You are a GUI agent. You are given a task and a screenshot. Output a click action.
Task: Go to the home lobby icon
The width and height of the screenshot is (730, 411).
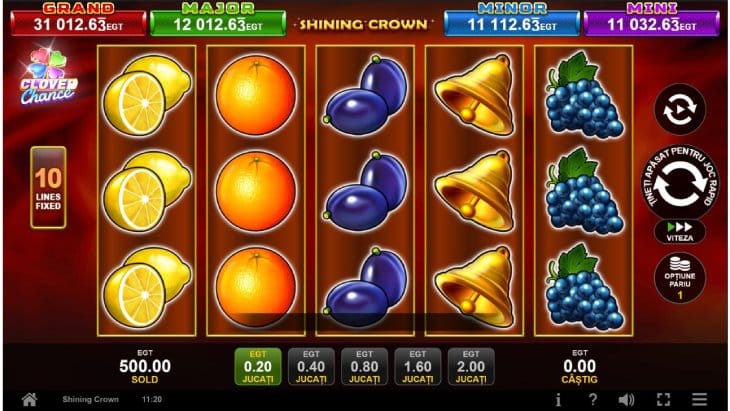tap(30, 400)
